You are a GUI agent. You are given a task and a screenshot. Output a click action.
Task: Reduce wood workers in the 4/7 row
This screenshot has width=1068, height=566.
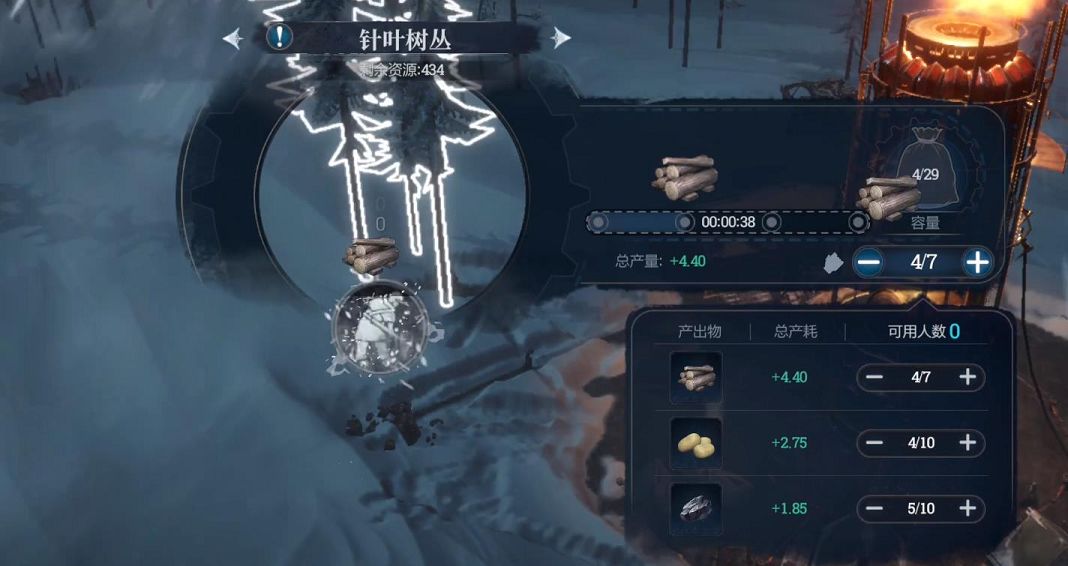click(x=875, y=377)
